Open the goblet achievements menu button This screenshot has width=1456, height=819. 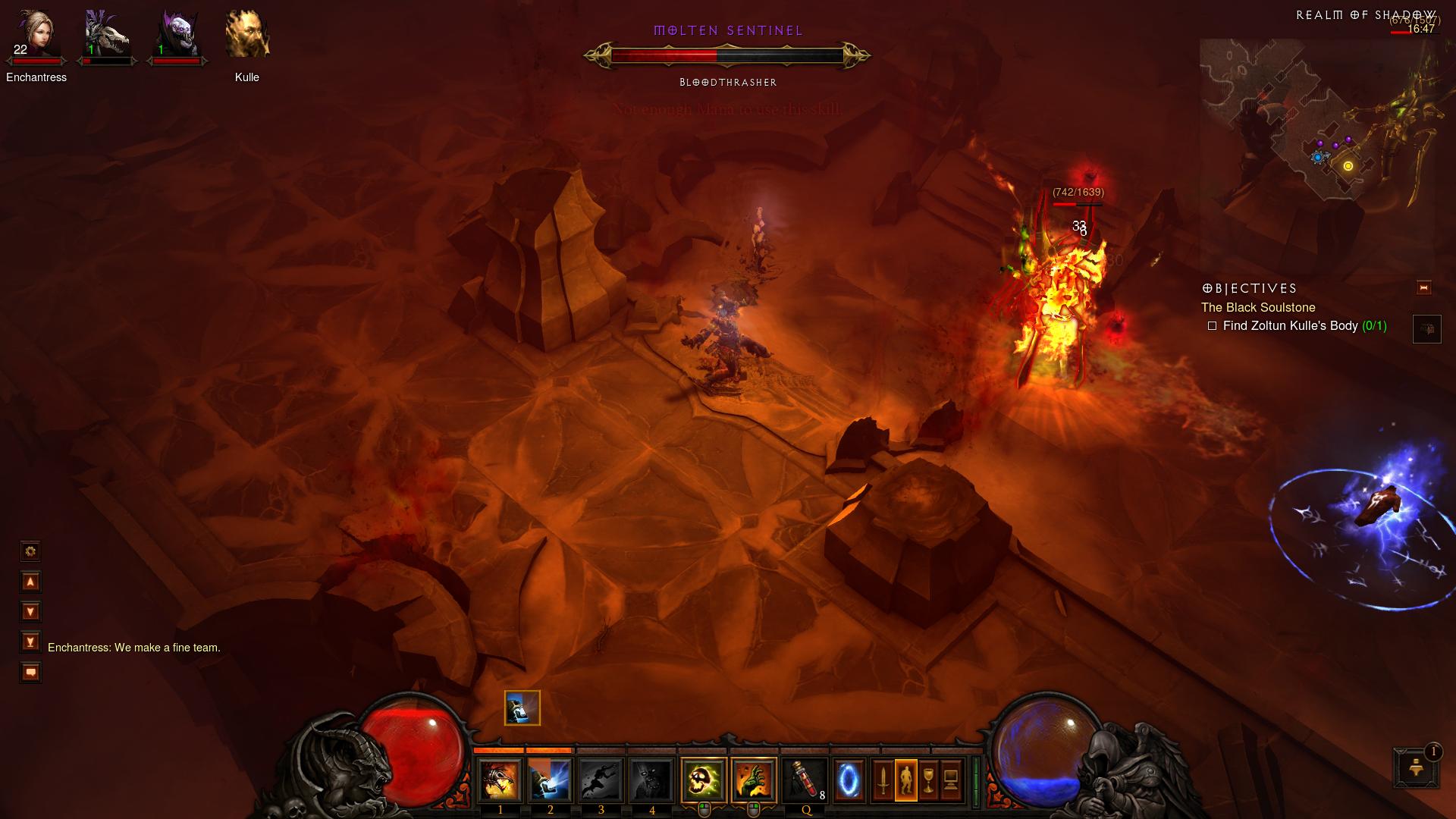(928, 780)
